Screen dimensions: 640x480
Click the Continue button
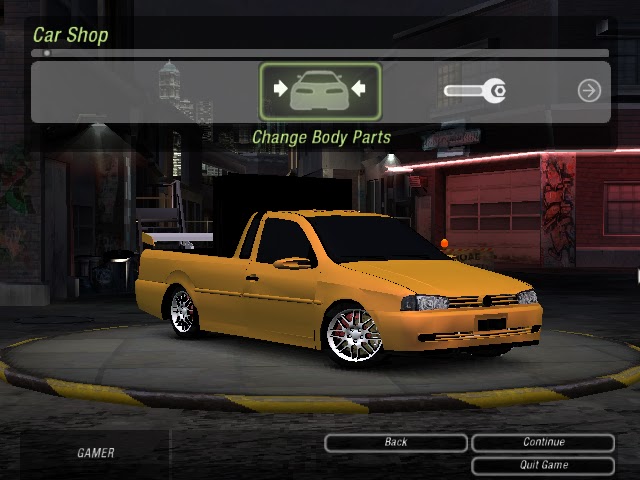(x=543, y=442)
